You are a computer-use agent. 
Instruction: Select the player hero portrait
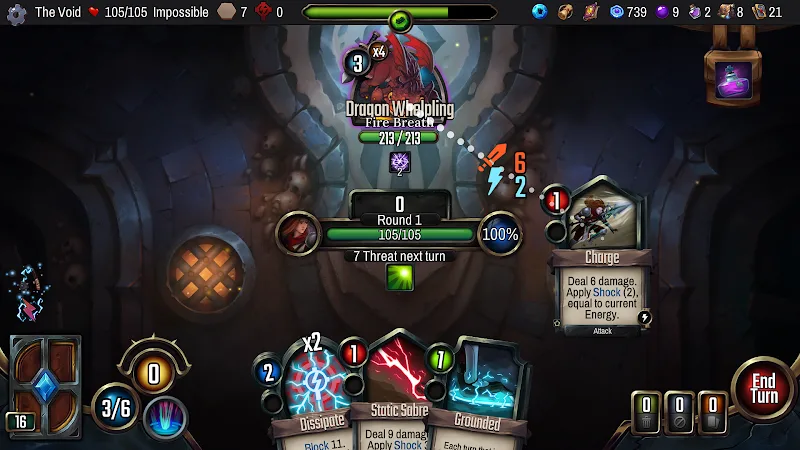(x=298, y=234)
